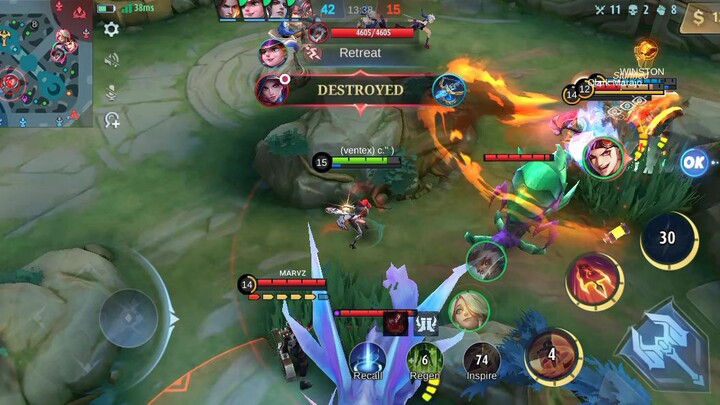Open the settings gear menu
Image resolution: width=720 pixels, height=405 pixels.
click(111, 29)
